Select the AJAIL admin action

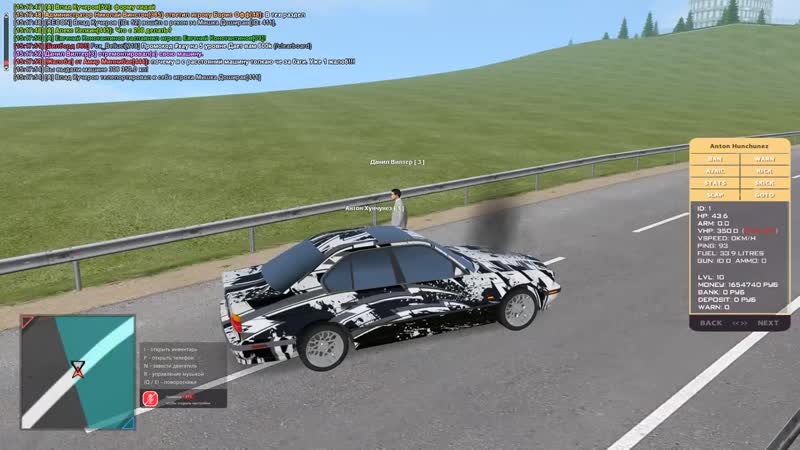[x=715, y=171]
